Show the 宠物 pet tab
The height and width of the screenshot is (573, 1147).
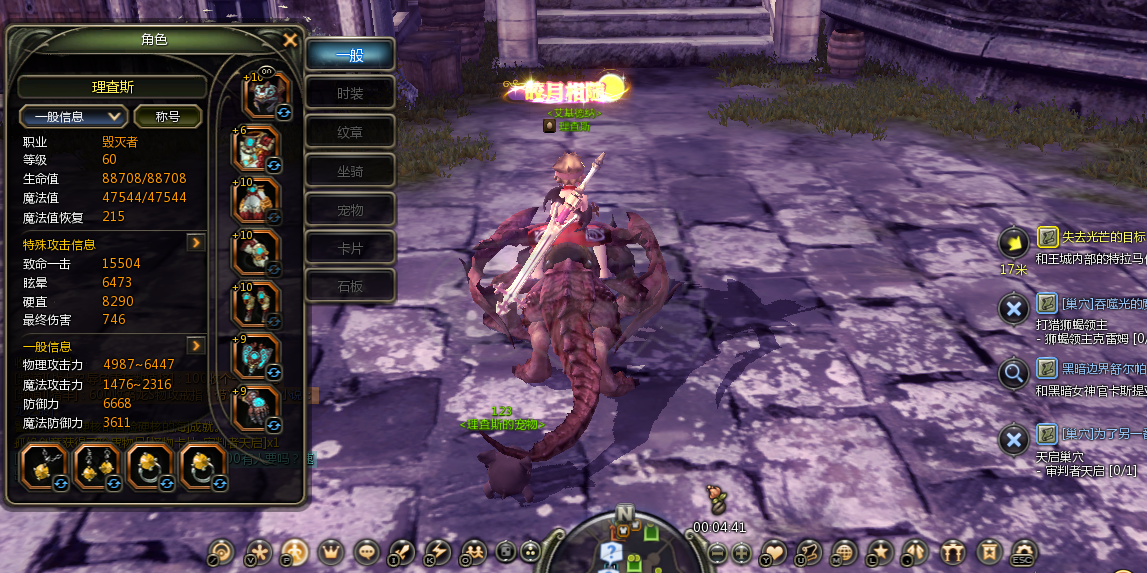(350, 210)
